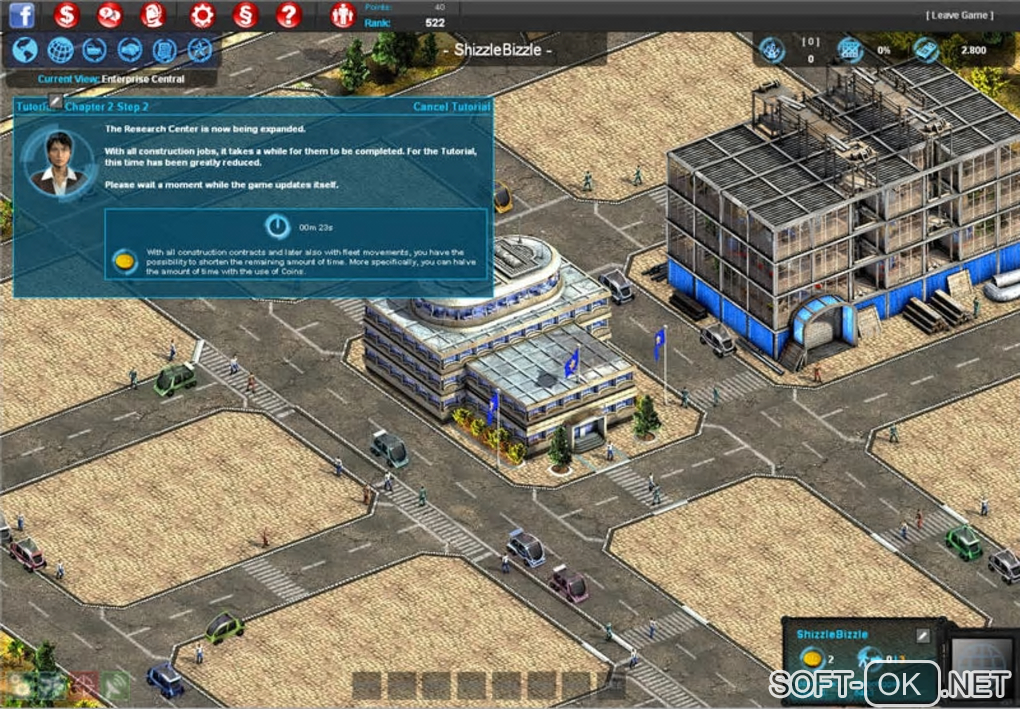Click the blue document list icon
The height and width of the screenshot is (709, 1020).
coord(165,50)
